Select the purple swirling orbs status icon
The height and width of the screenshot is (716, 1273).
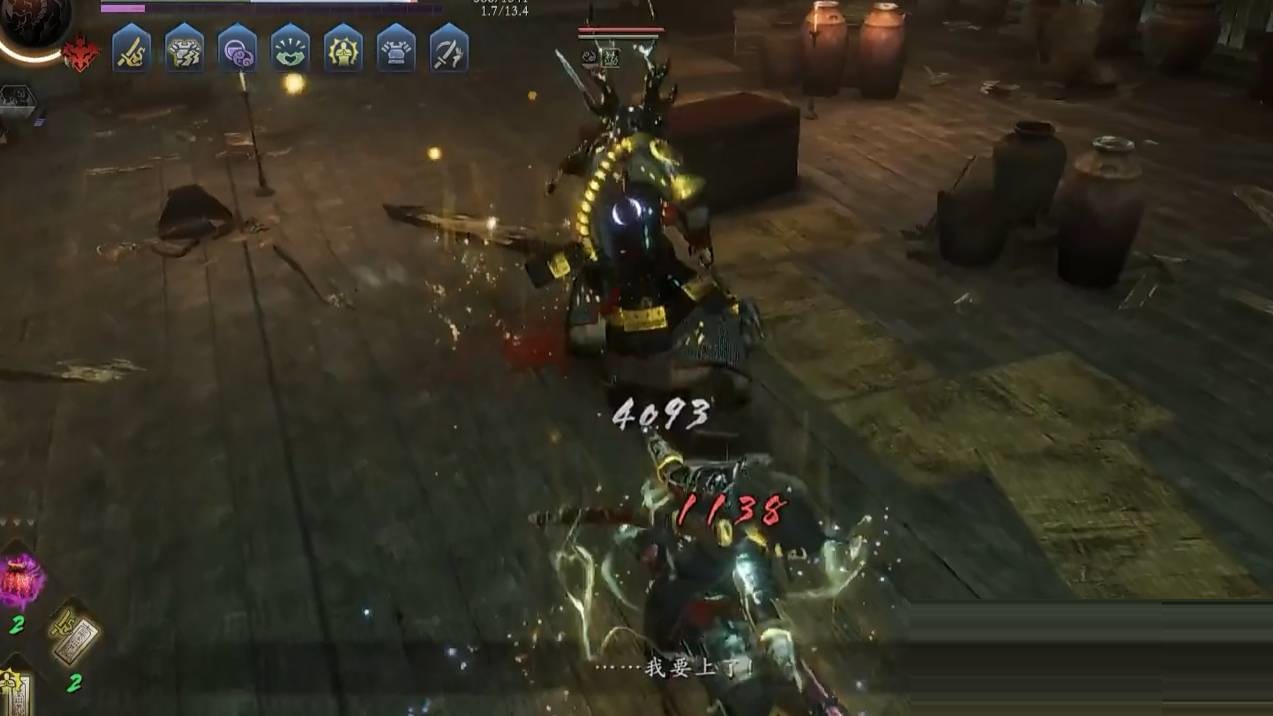237,49
